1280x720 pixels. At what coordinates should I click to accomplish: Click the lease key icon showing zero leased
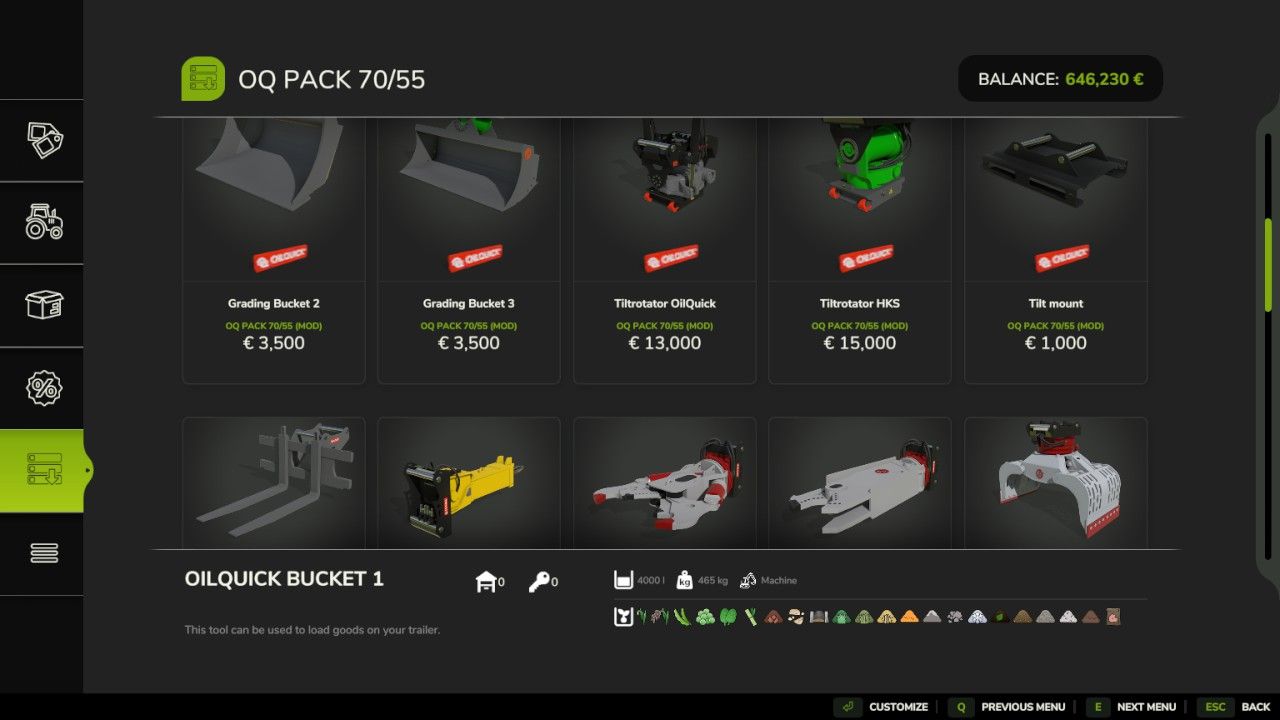(540, 580)
